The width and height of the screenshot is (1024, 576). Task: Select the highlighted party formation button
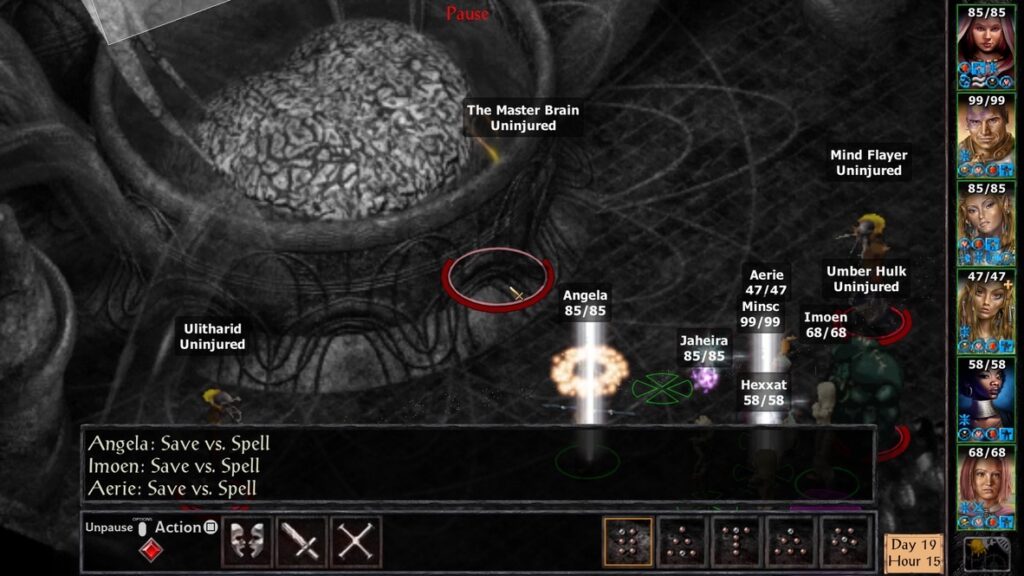coord(628,541)
